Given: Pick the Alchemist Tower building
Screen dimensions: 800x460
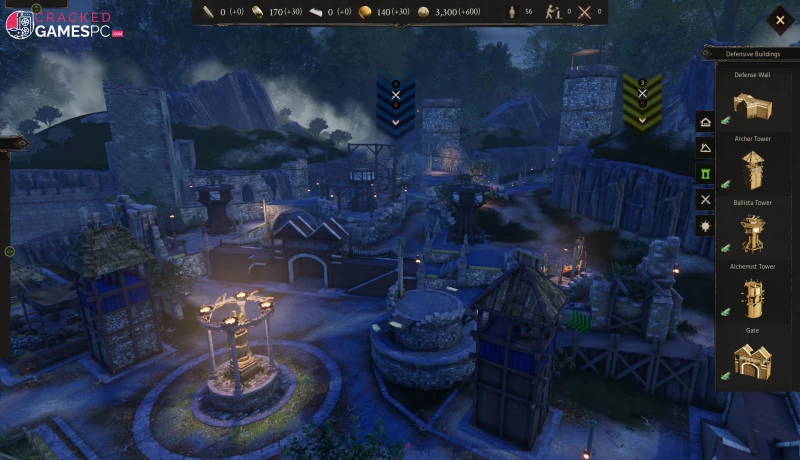Looking at the screenshot, I should [750, 296].
